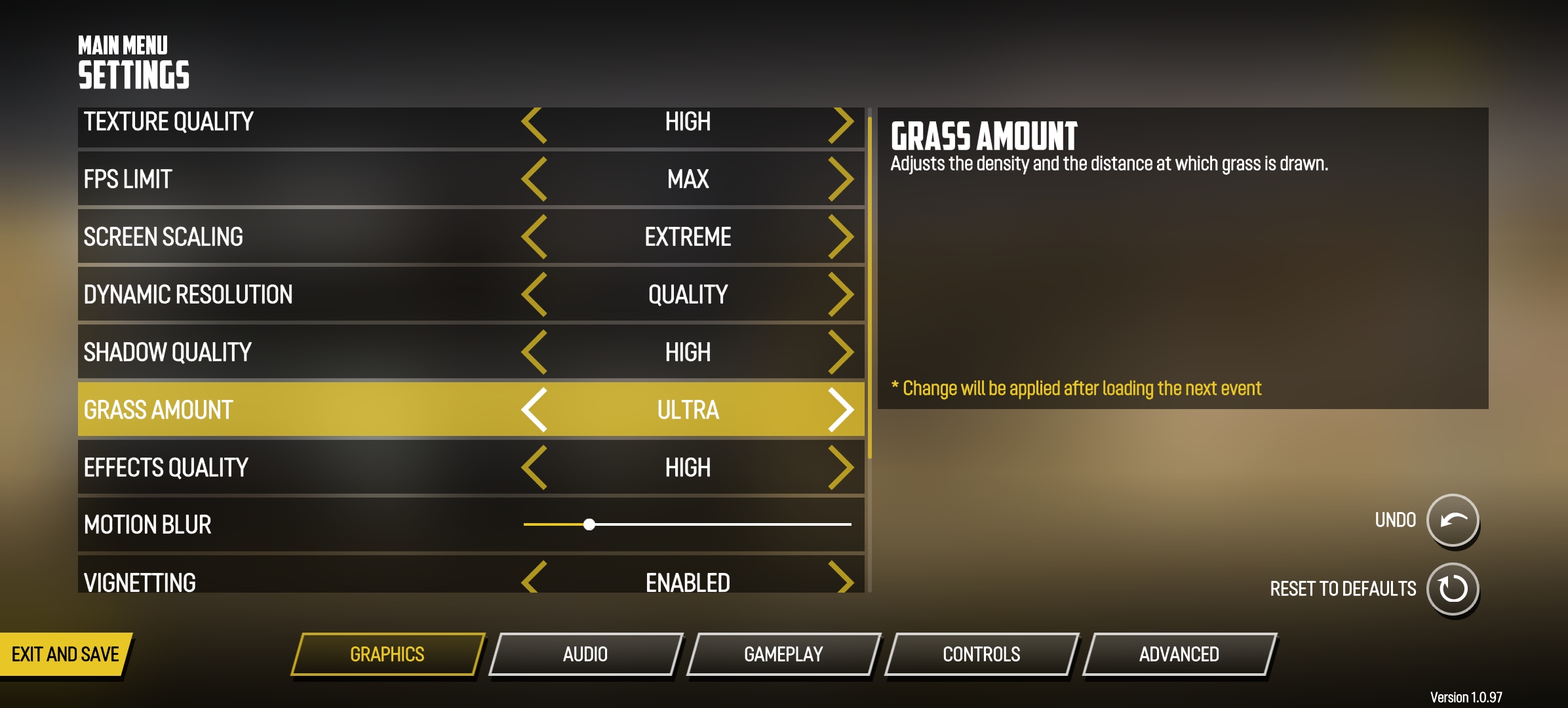Image resolution: width=1568 pixels, height=708 pixels.
Task: Show the Advanced settings tab
Action: point(1179,654)
